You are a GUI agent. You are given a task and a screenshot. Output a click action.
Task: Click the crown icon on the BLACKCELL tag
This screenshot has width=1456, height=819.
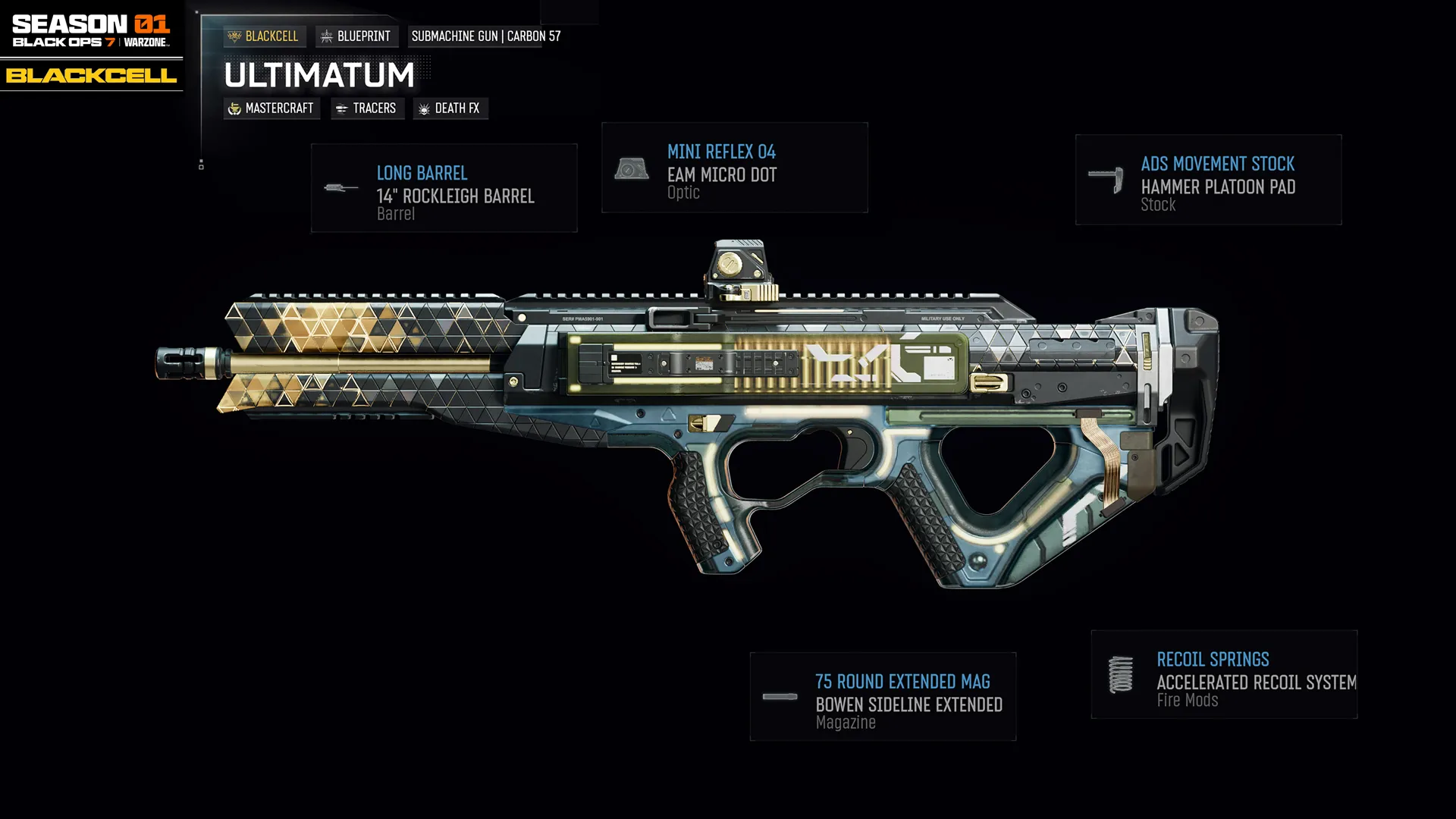pyautogui.click(x=235, y=36)
